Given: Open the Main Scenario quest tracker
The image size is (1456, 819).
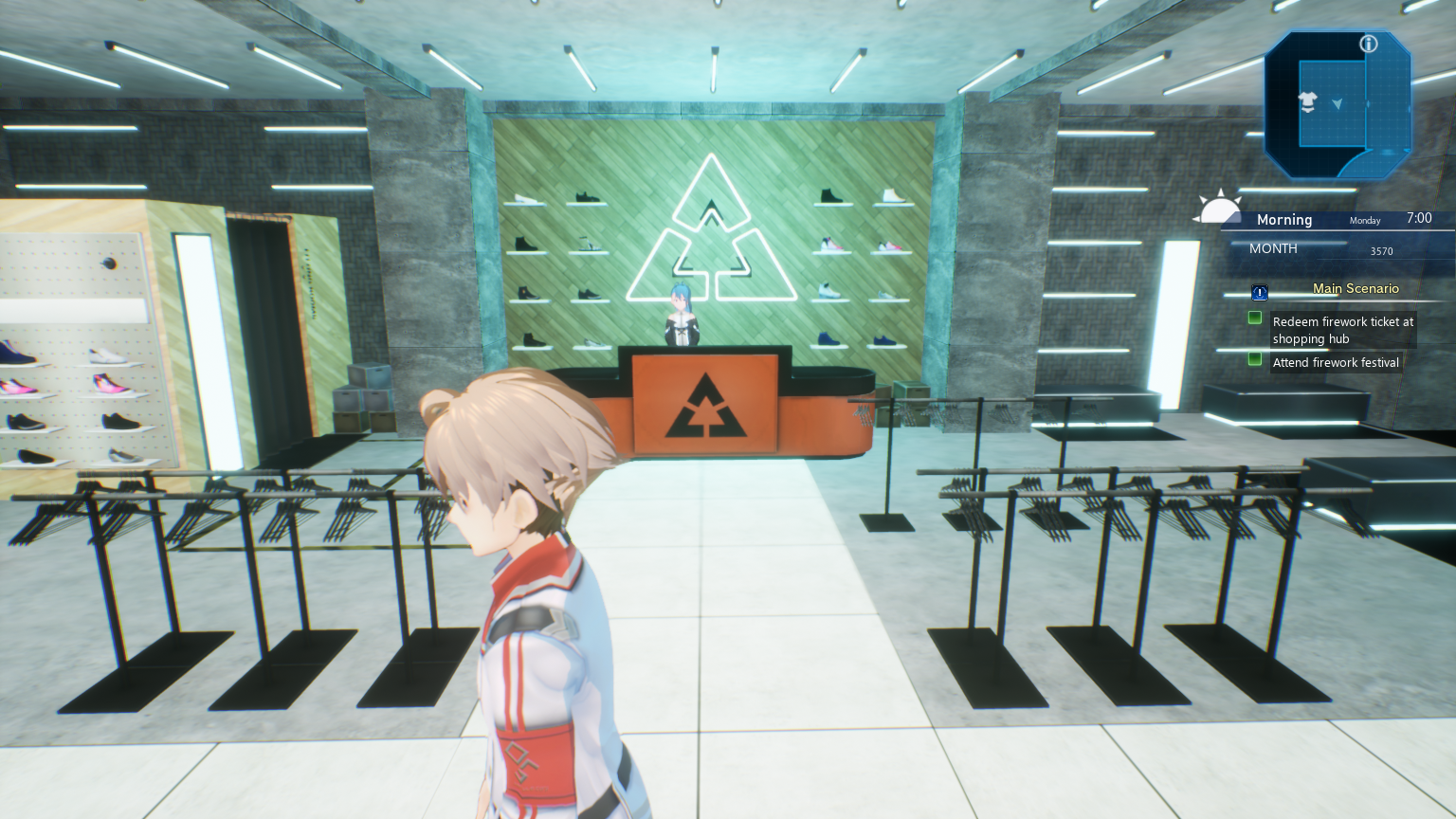Looking at the screenshot, I should [1356, 288].
